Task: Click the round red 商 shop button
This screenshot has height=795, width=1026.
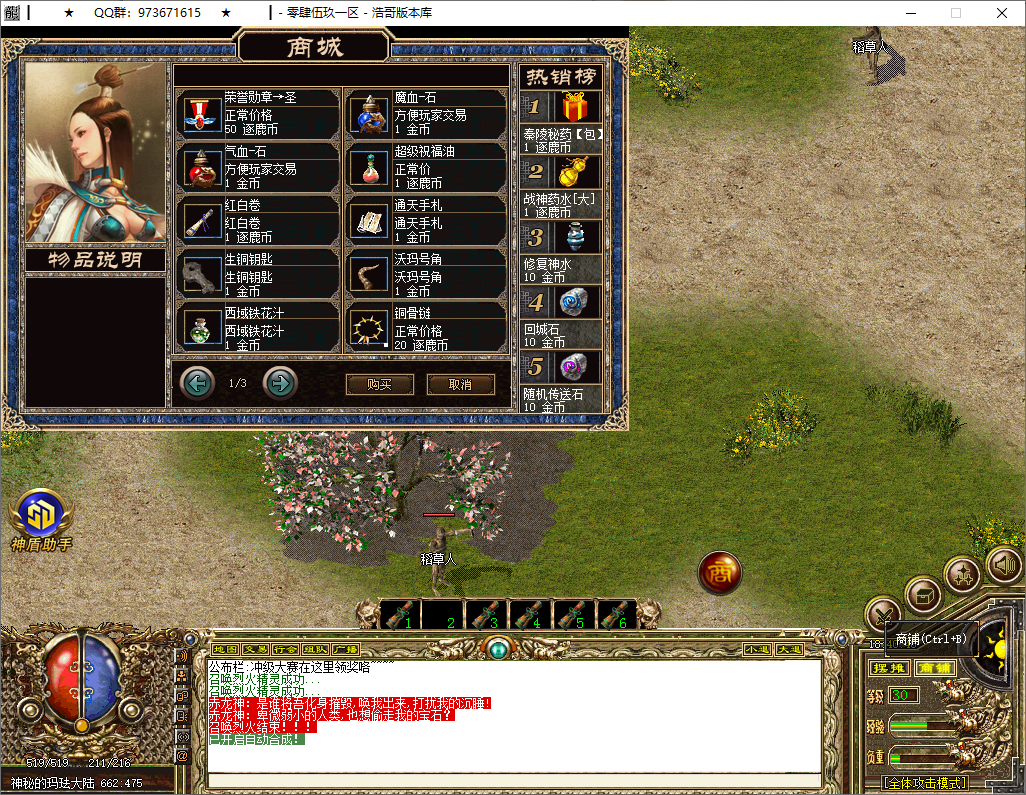Action: (719, 572)
